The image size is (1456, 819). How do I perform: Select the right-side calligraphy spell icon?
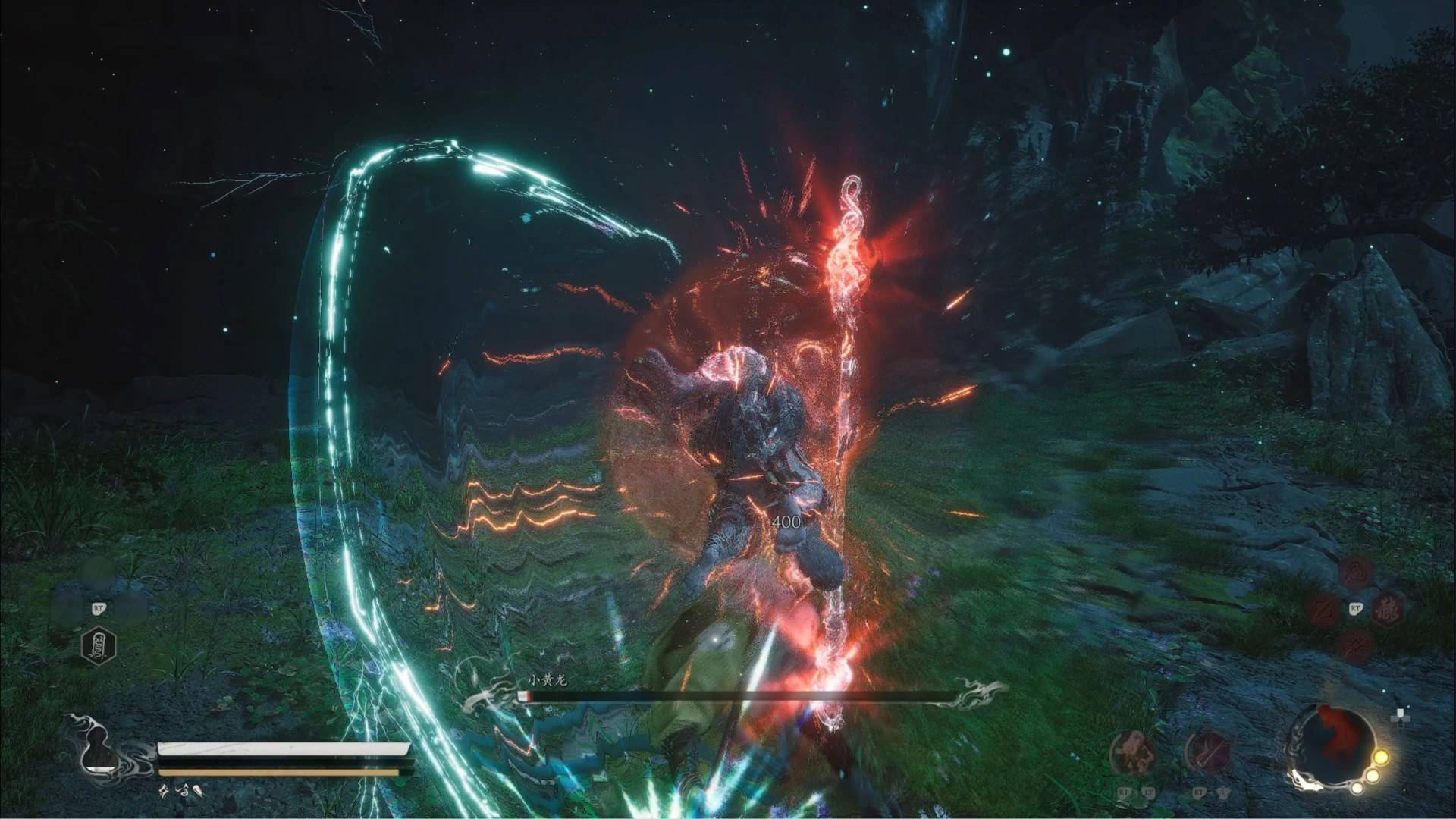[1389, 610]
